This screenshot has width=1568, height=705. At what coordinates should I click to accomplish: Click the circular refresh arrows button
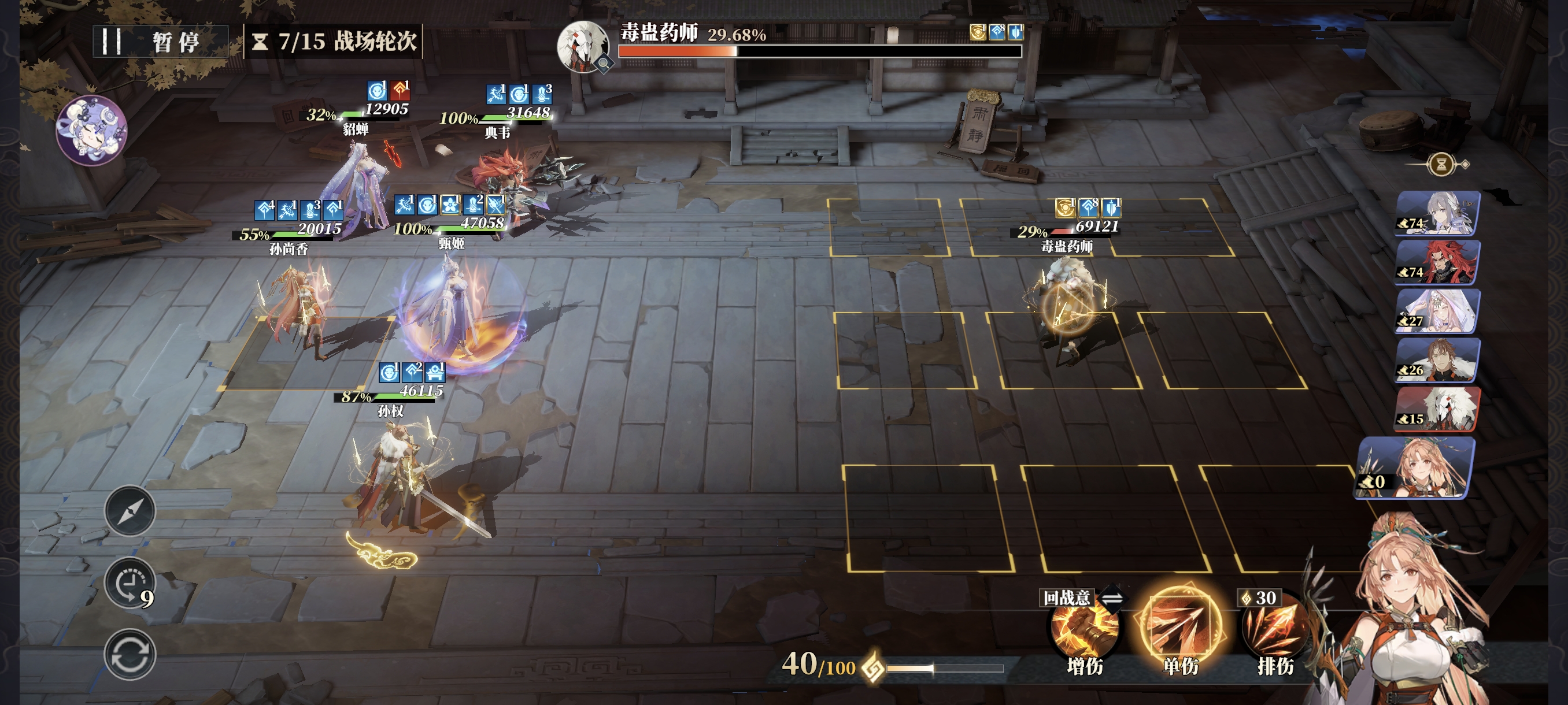130,655
